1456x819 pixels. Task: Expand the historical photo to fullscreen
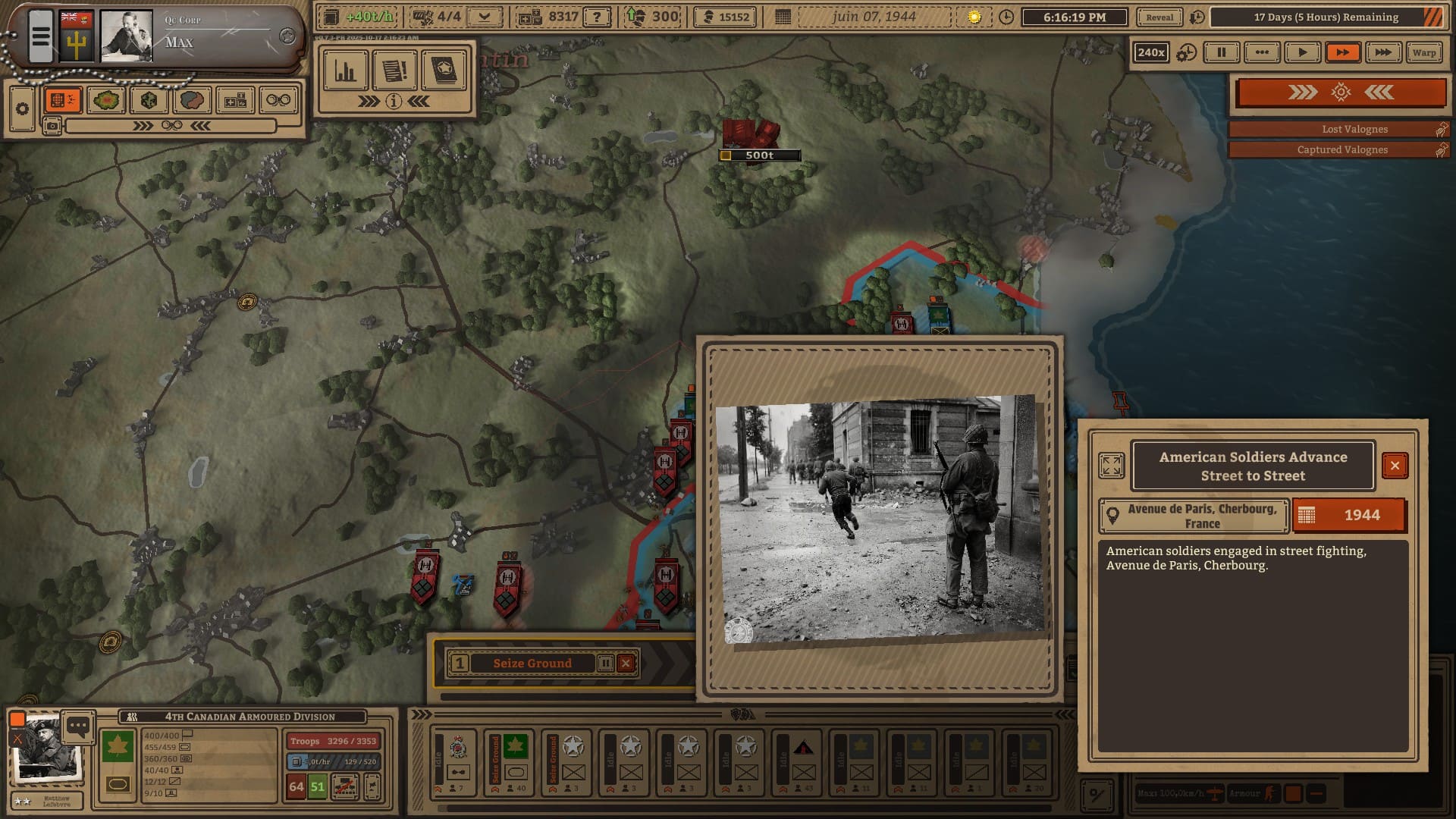click(1112, 466)
